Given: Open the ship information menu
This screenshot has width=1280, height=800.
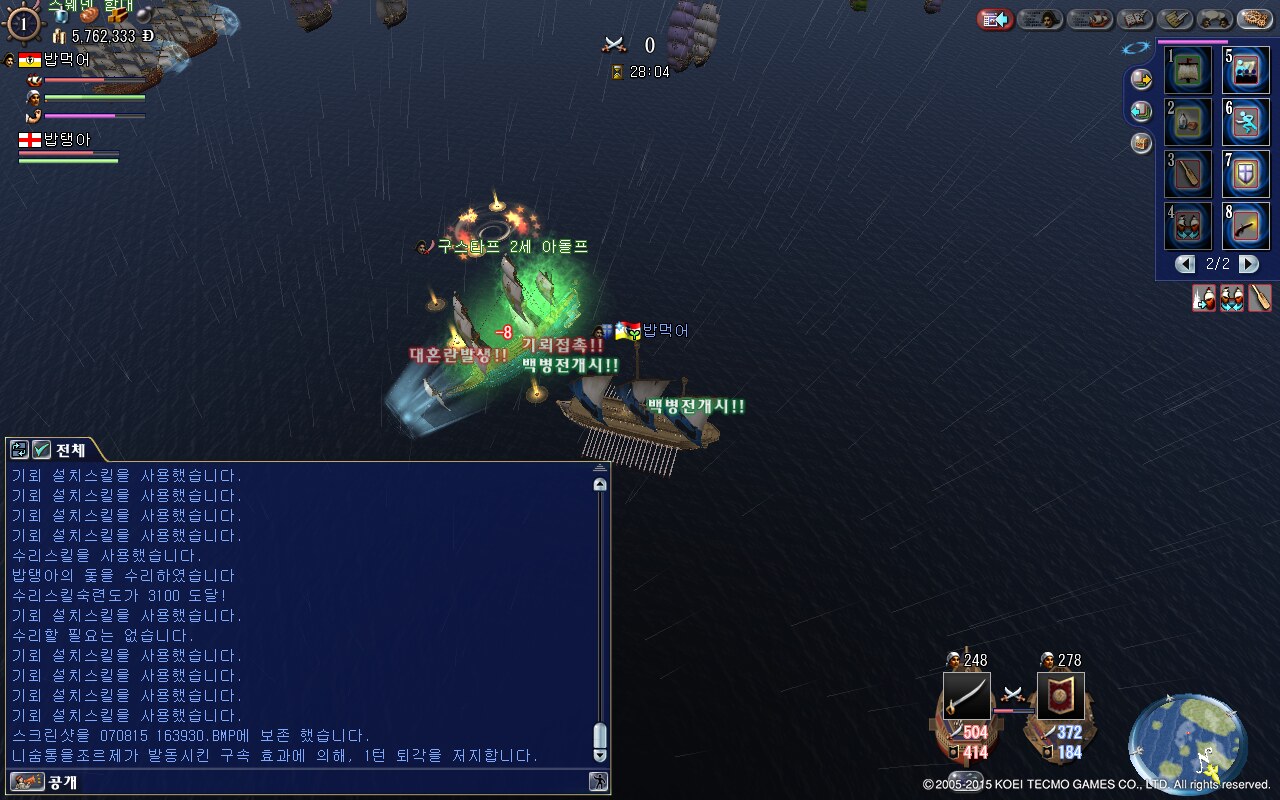Looking at the screenshot, I should coord(1090,19).
